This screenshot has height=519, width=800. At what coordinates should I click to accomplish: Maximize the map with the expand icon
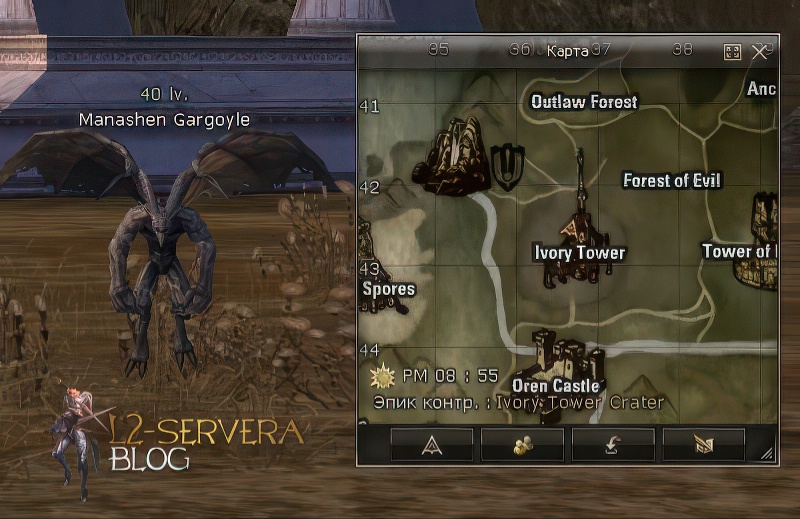[x=732, y=51]
